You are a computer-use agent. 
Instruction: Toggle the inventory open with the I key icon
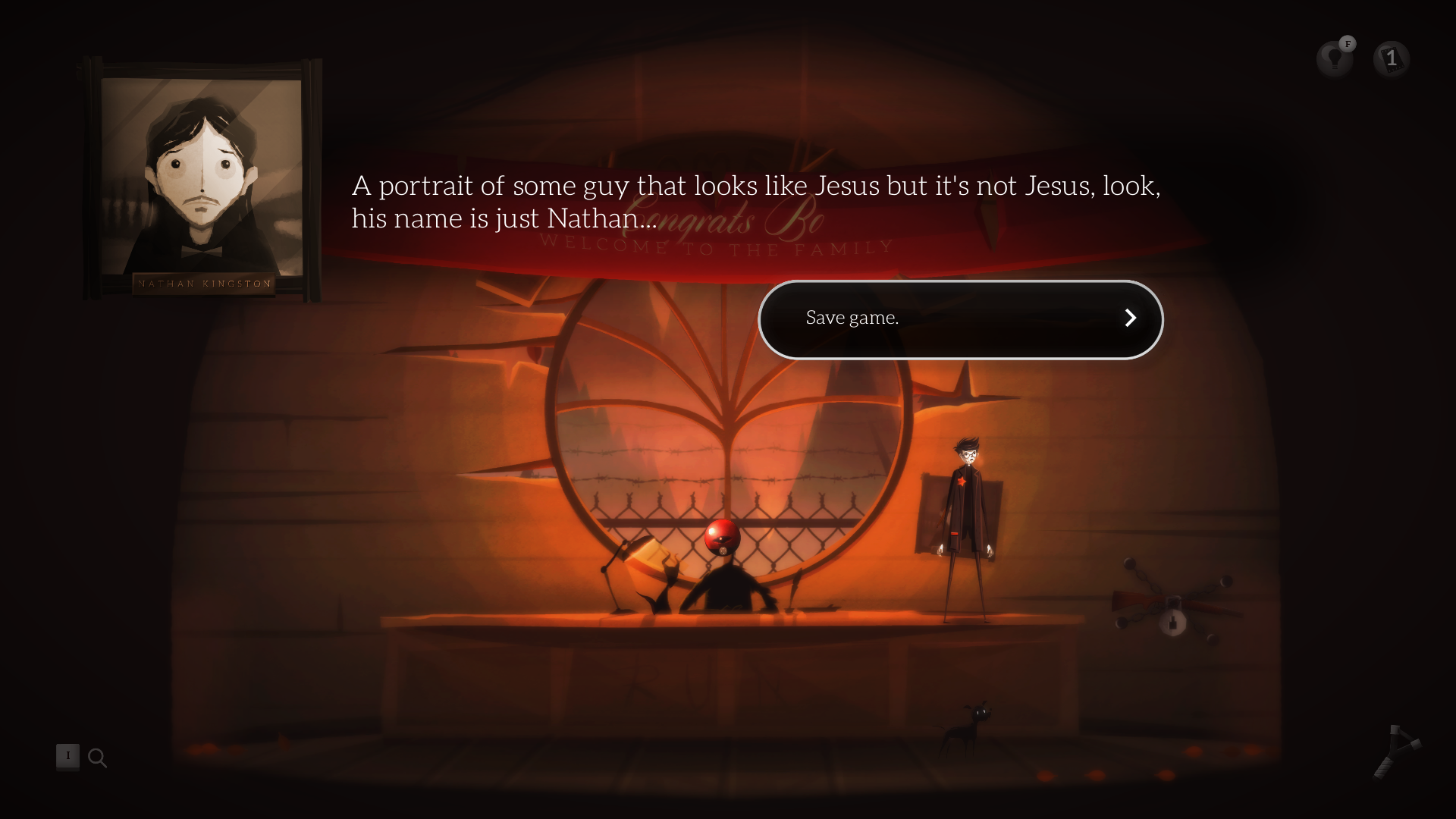tap(67, 756)
